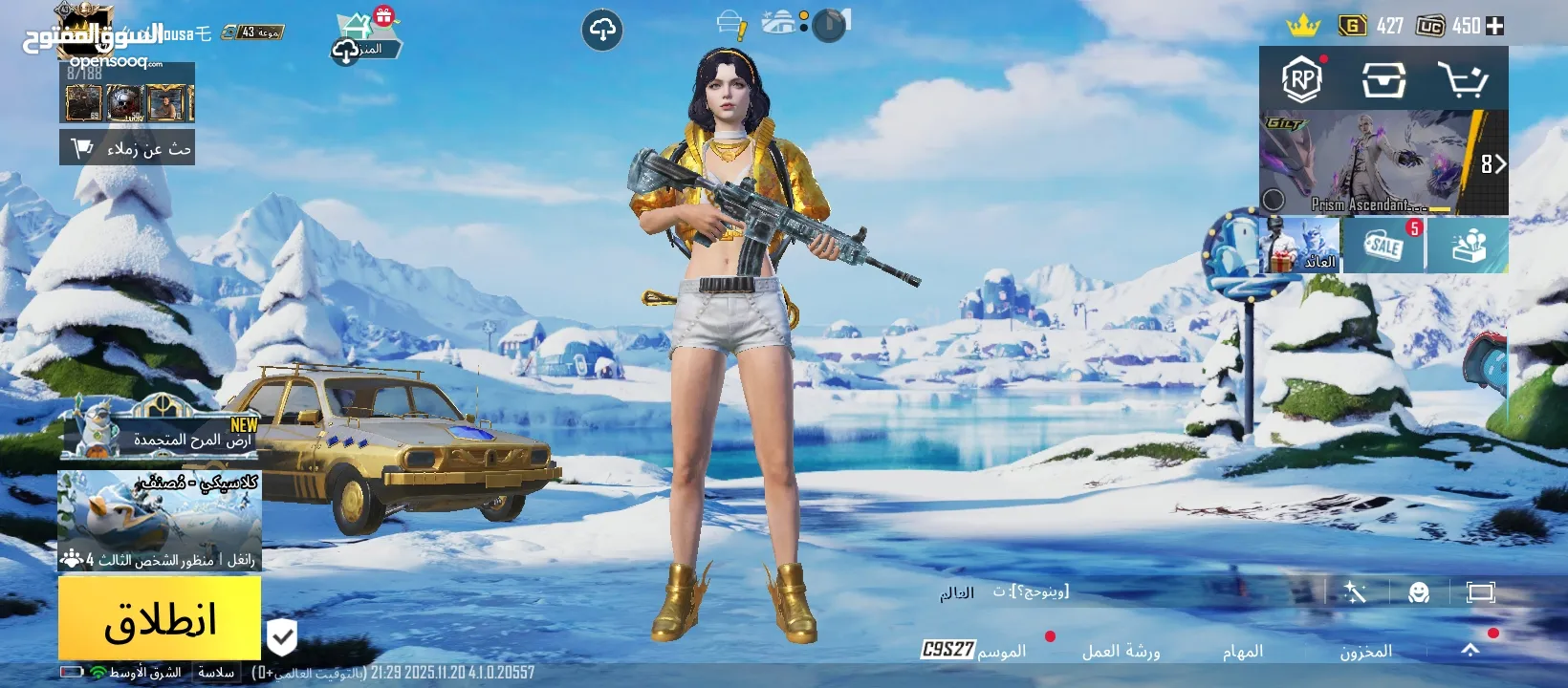Open the shopping cart store

coord(1463,79)
